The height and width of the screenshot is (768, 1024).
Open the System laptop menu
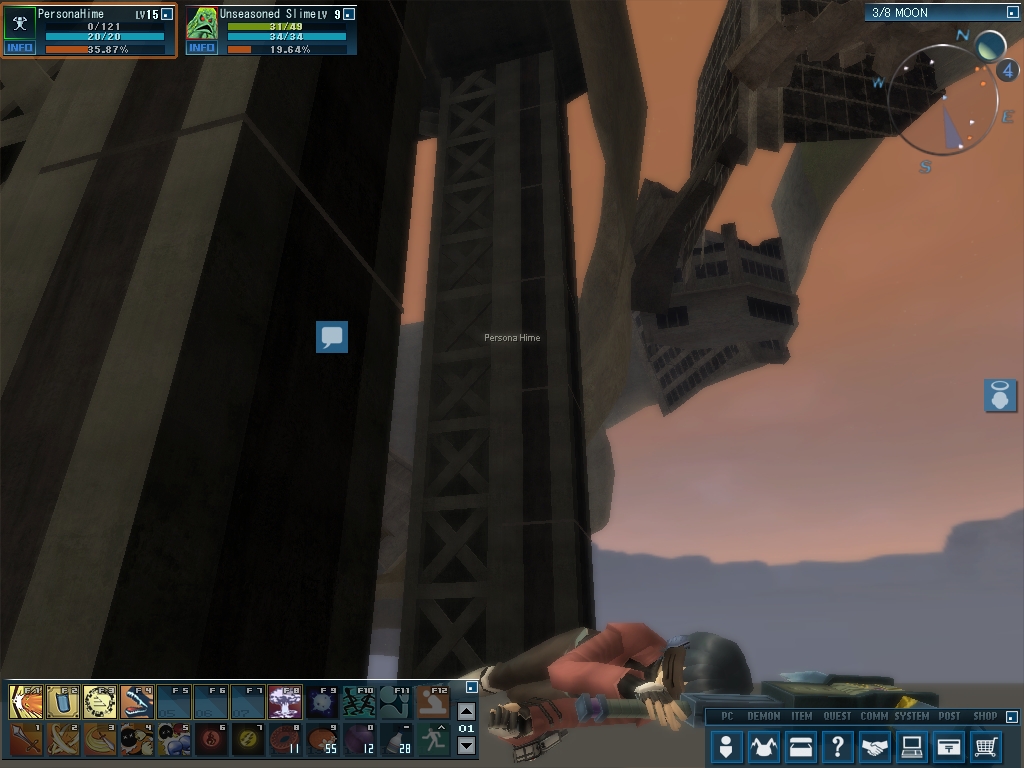(912, 746)
